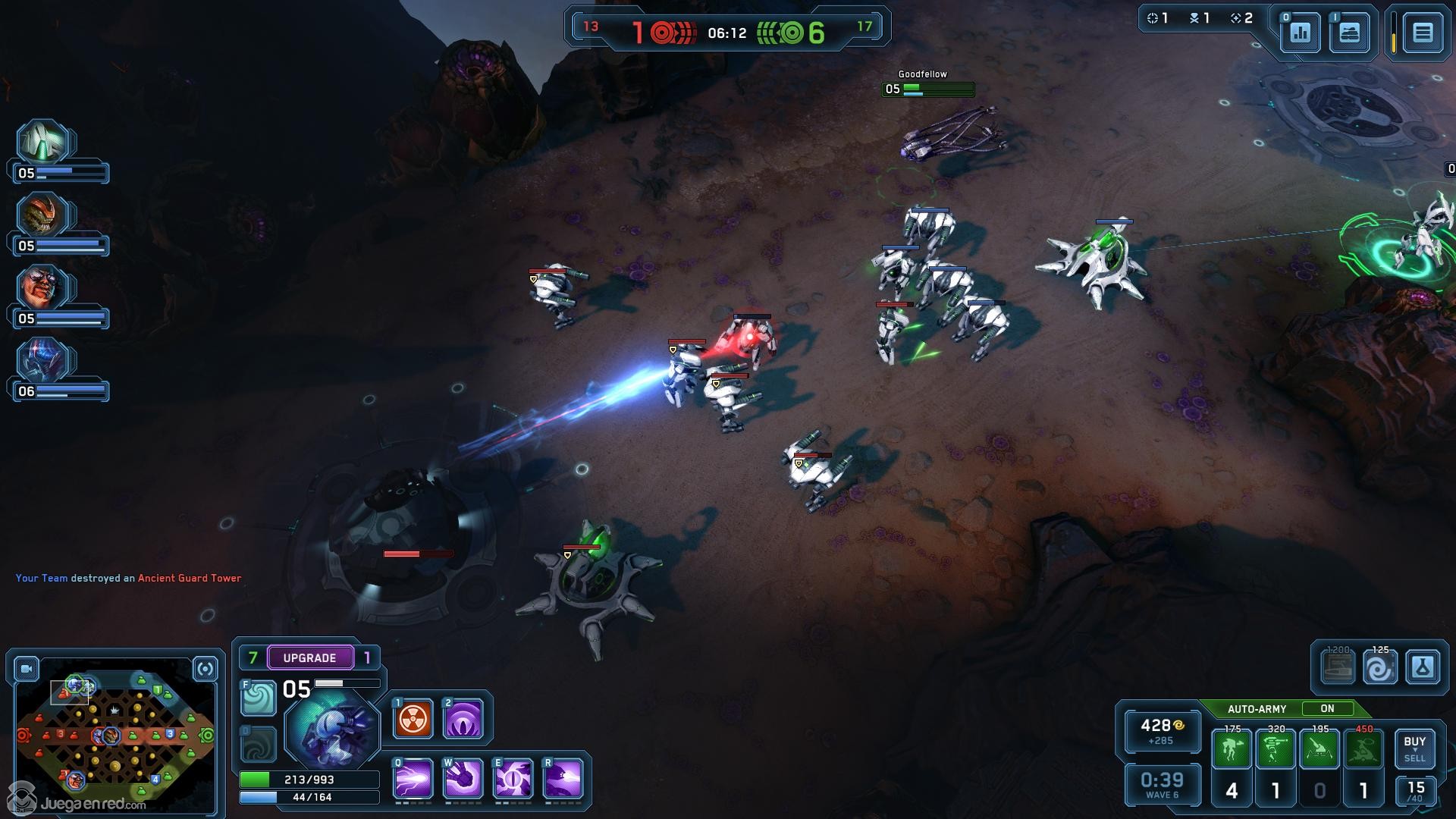The height and width of the screenshot is (819, 1456).
Task: Use the orange radiation nuke item
Action: (413, 719)
